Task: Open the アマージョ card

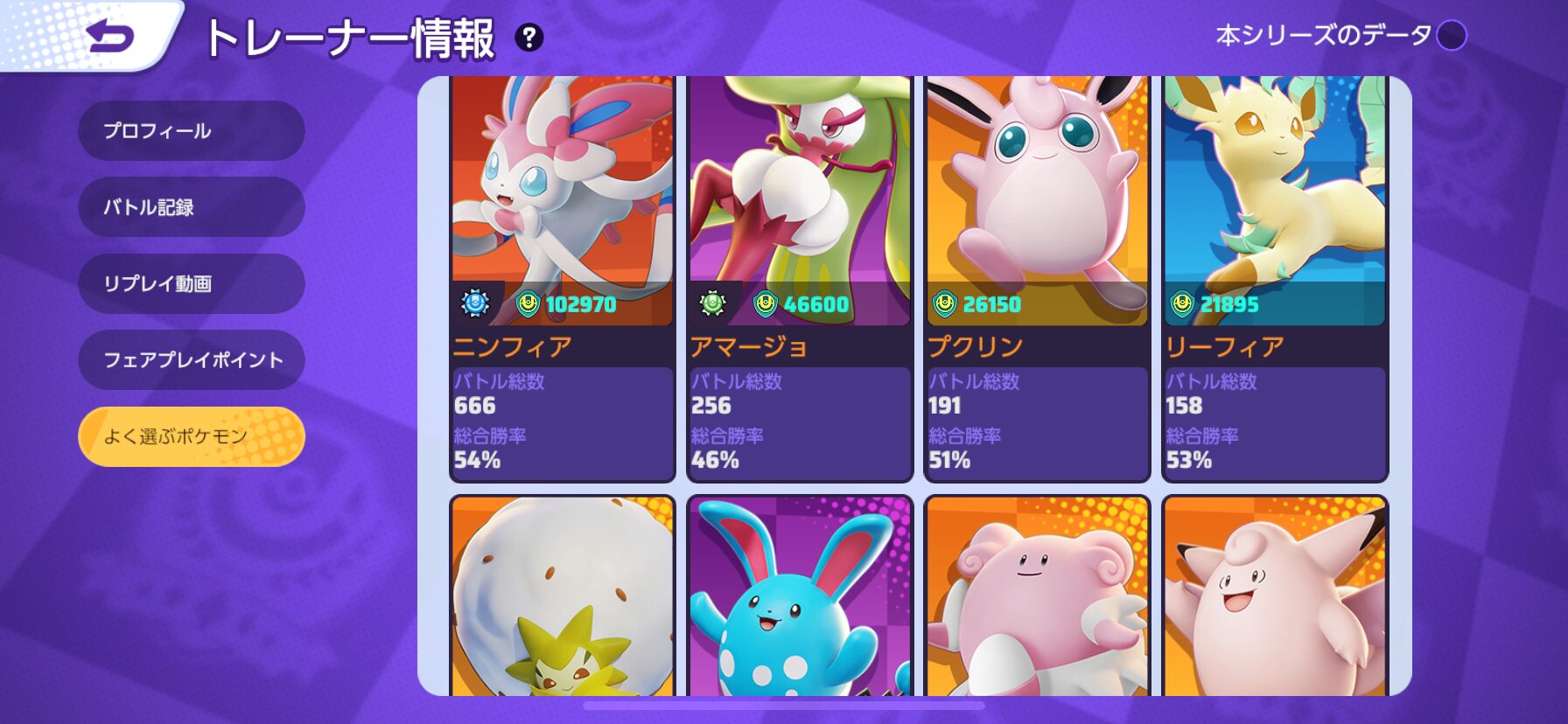Action: pos(800,278)
